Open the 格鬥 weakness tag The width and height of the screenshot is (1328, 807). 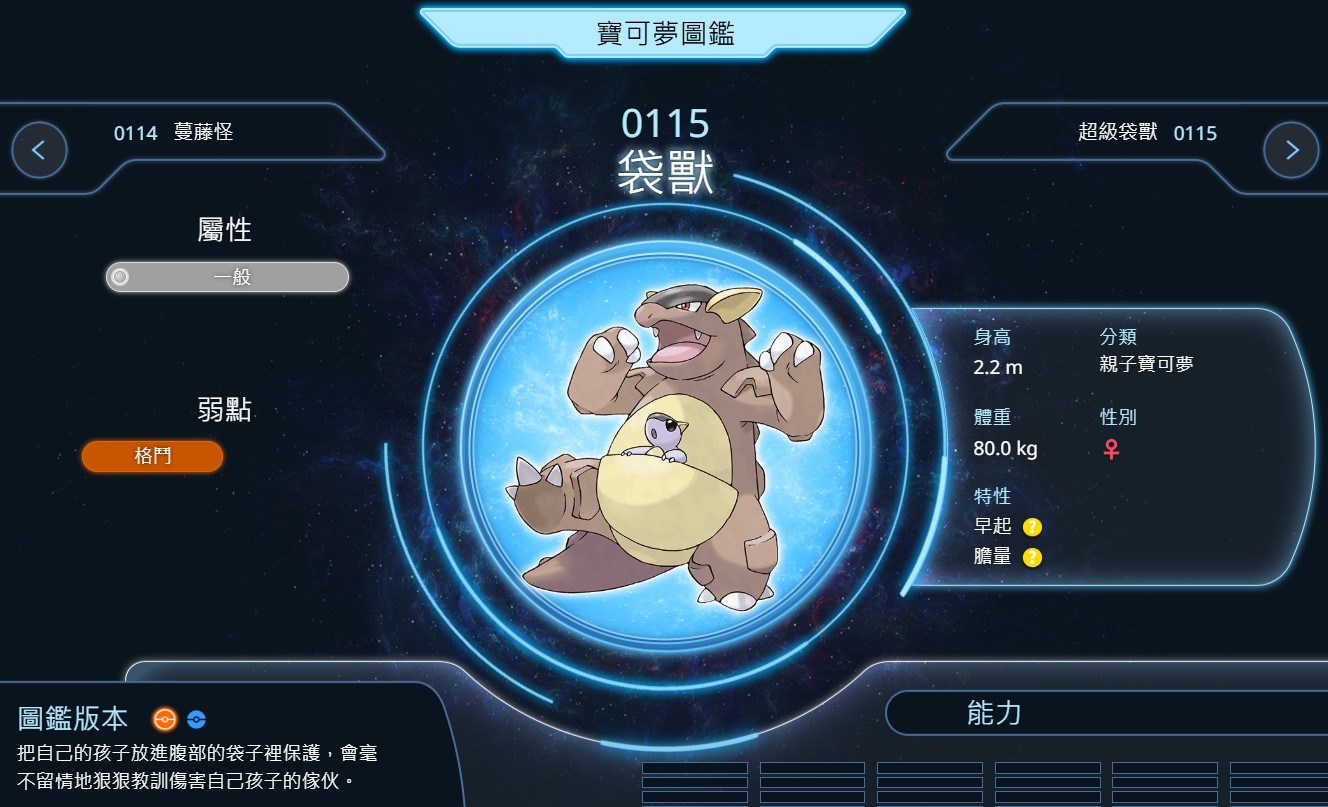pos(152,456)
